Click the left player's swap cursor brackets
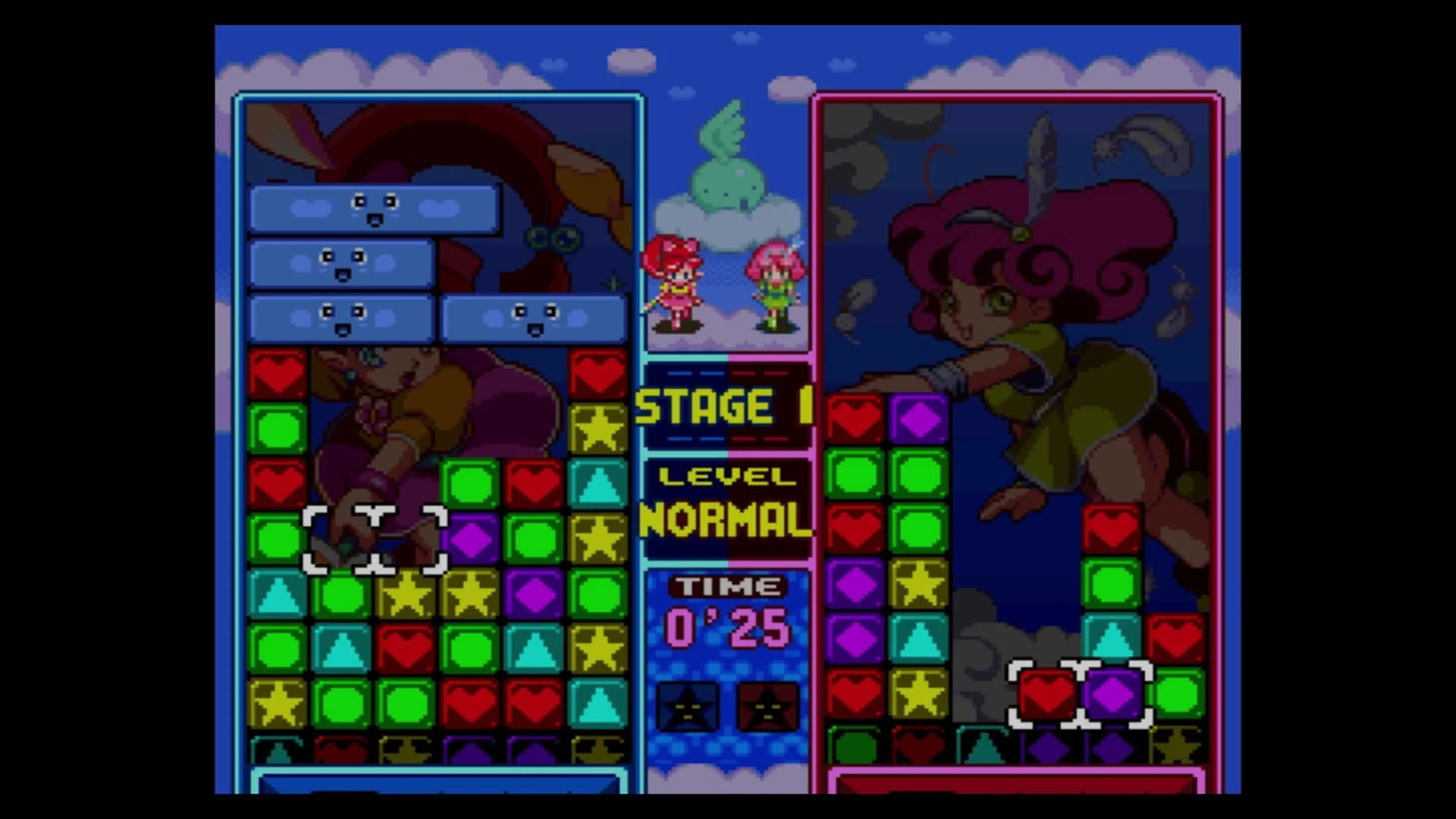 pos(375,538)
